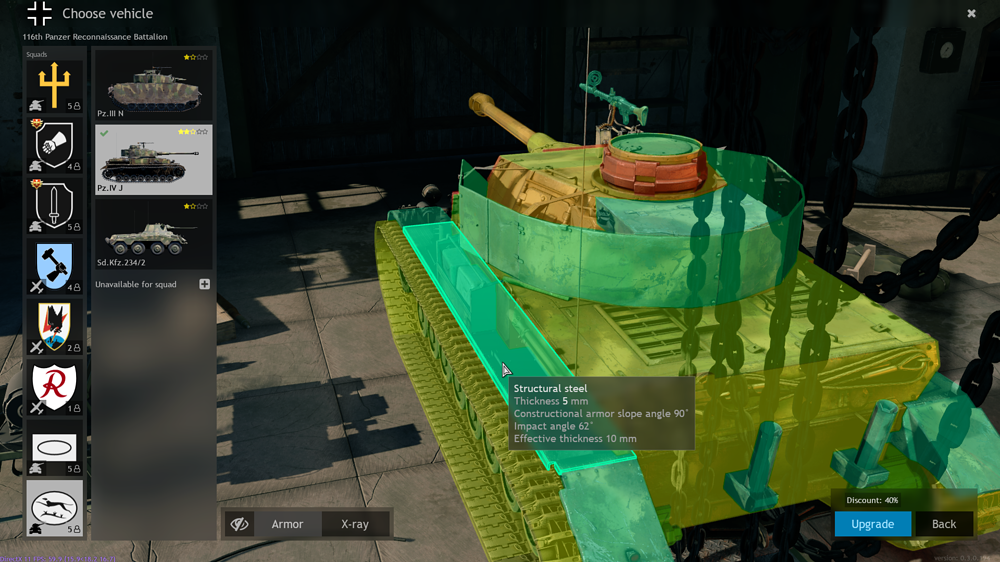Choose the black eagle emblem squad
Screen dimensions: 1000x562
tap(54, 327)
